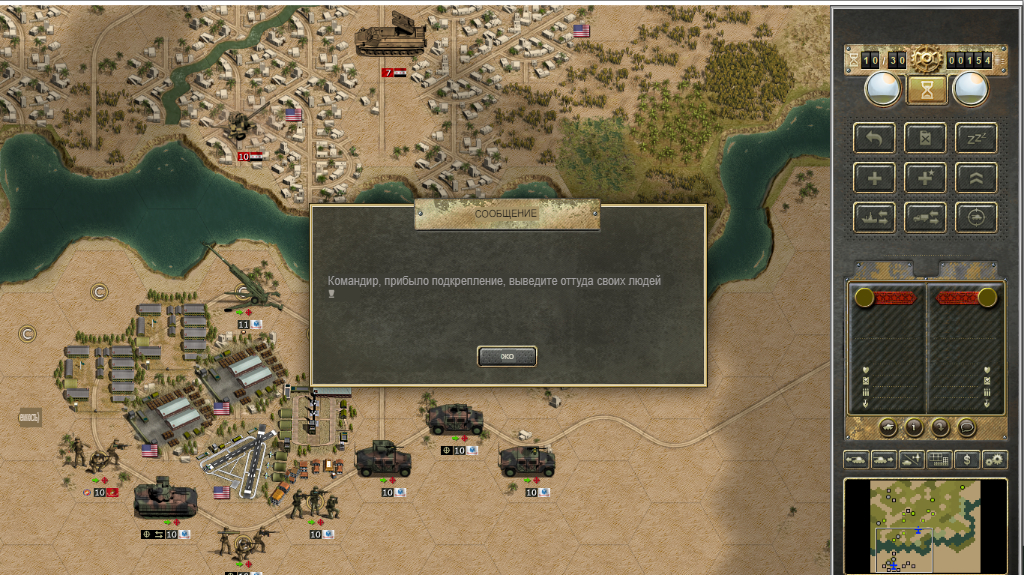The image size is (1024, 575).
Task: Undo the last move with the arrow button
Action: pyautogui.click(x=874, y=138)
